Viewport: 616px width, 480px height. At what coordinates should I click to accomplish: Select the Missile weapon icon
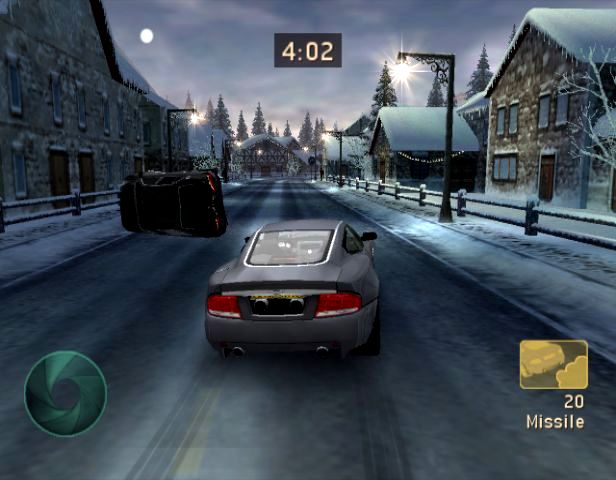[553, 364]
